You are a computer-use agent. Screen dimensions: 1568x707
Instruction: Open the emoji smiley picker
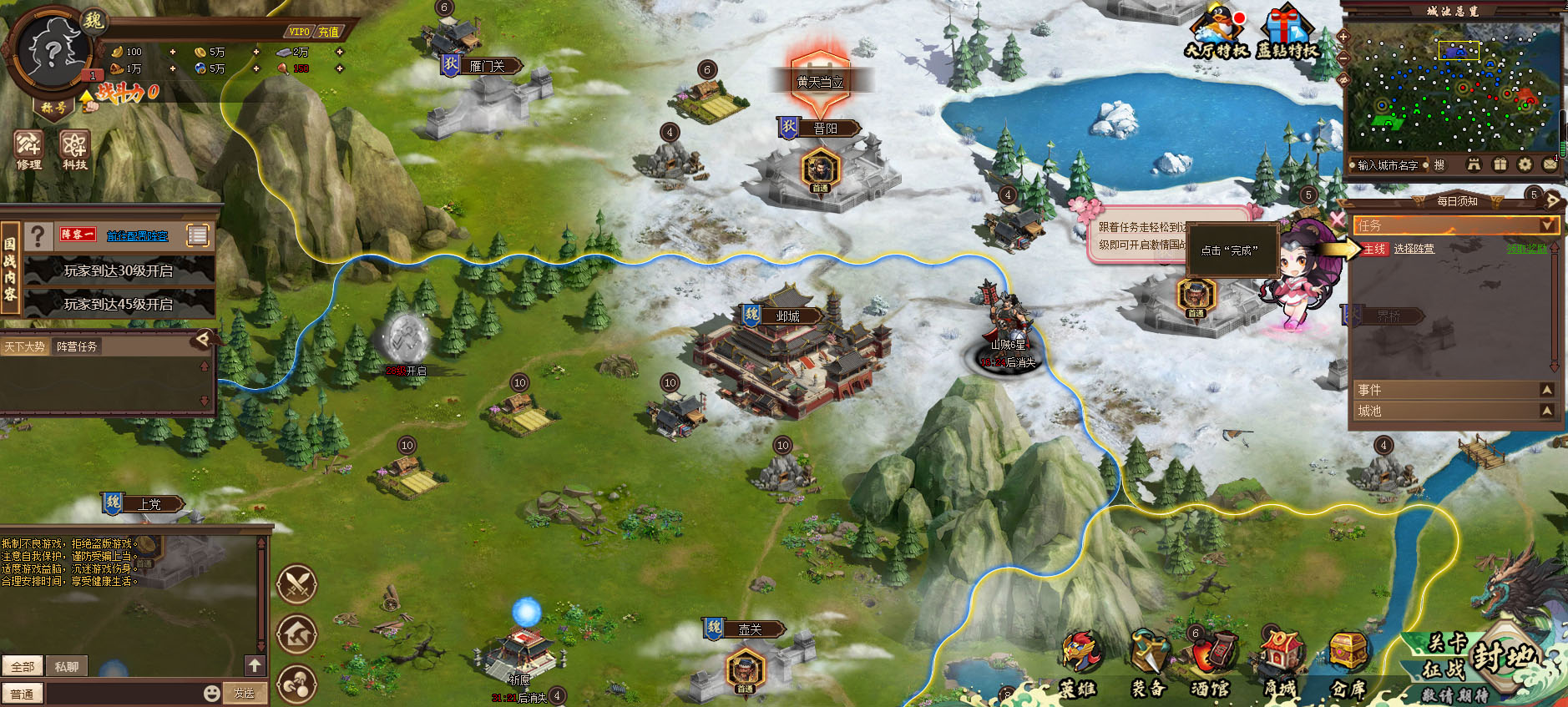212,693
